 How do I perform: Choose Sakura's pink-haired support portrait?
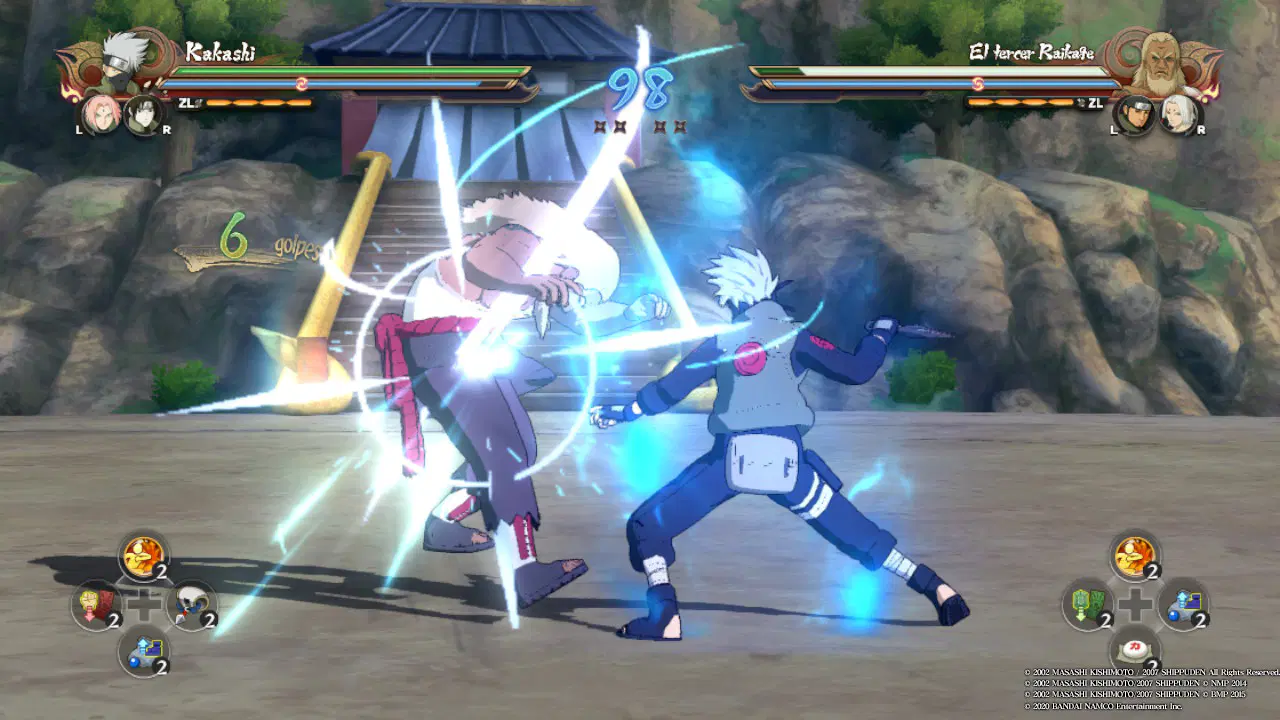(101, 113)
